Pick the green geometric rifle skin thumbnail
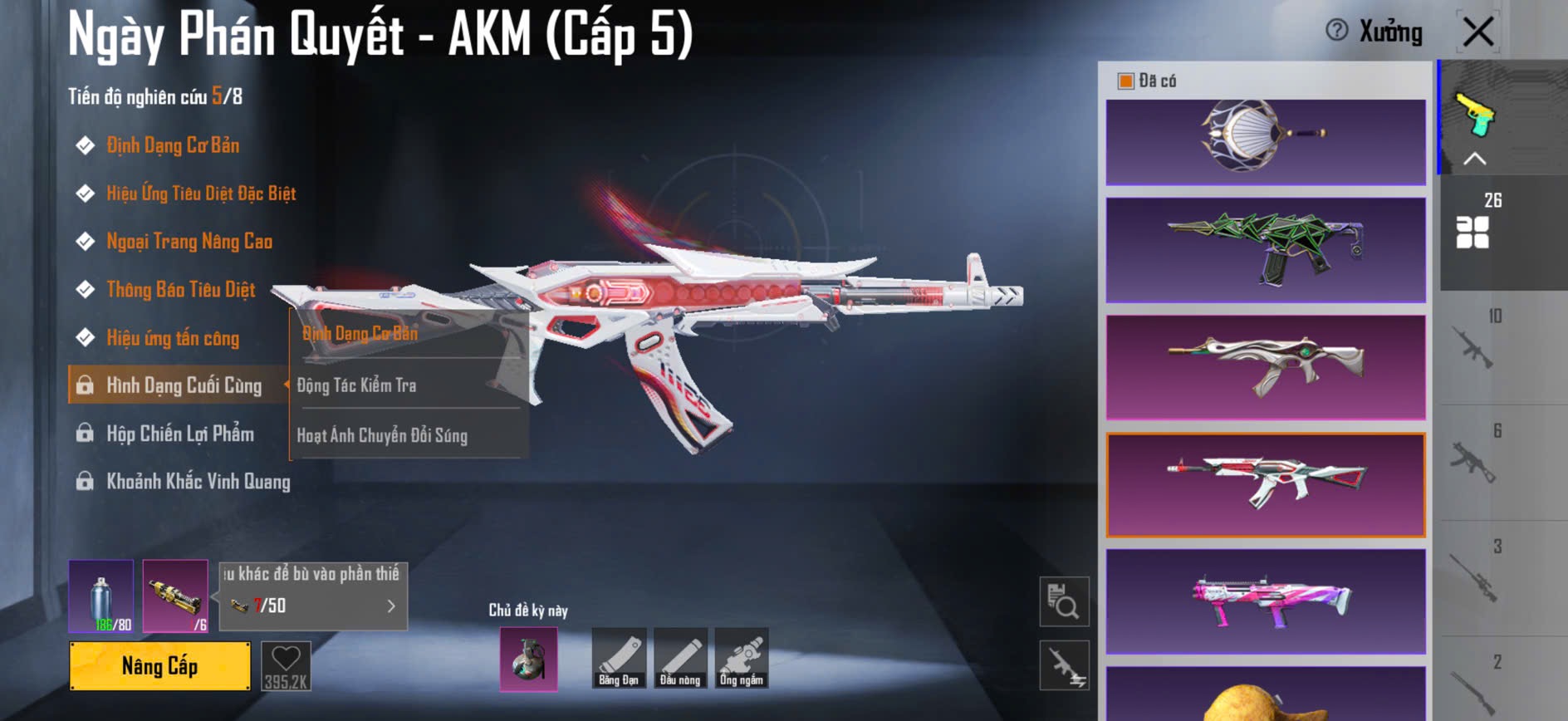This screenshot has height=721, width=1568. coord(1265,249)
